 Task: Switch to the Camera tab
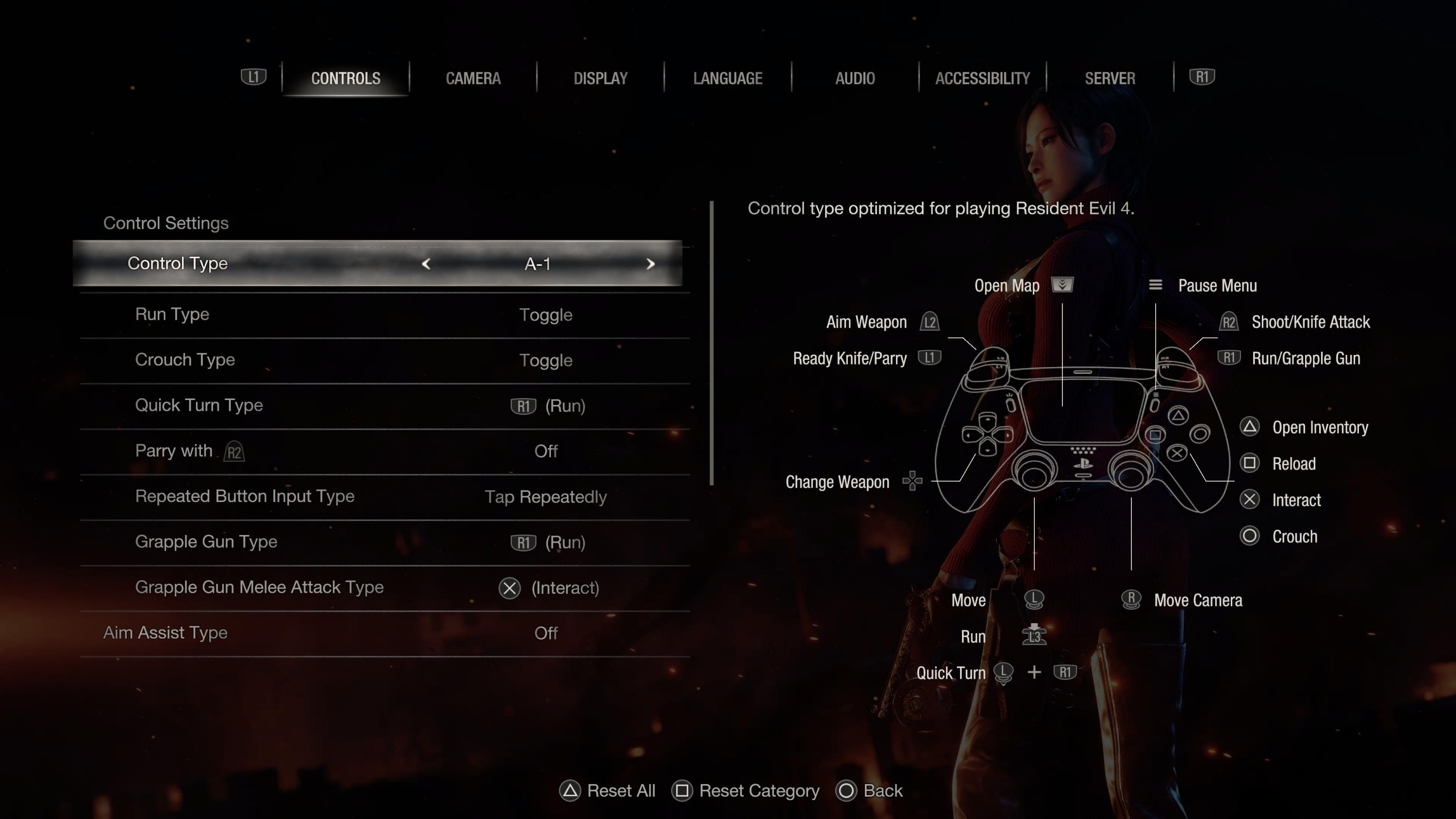click(x=473, y=78)
